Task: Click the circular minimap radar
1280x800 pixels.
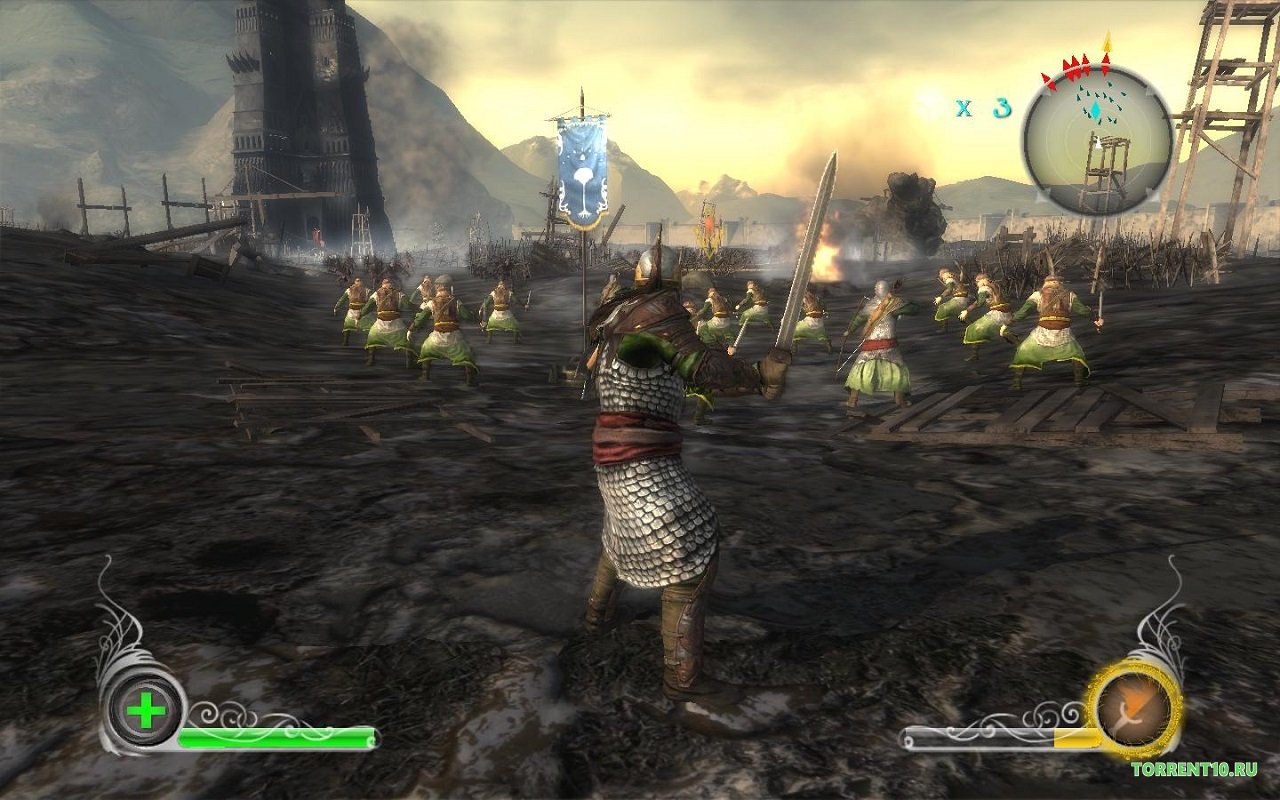Action: pyautogui.click(x=1097, y=140)
